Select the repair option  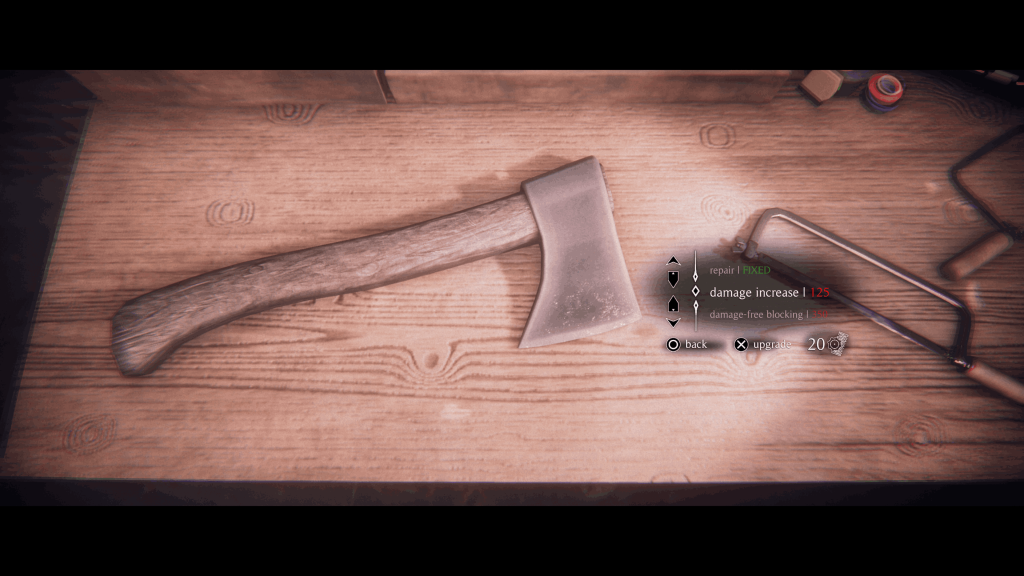[x=740, y=270]
